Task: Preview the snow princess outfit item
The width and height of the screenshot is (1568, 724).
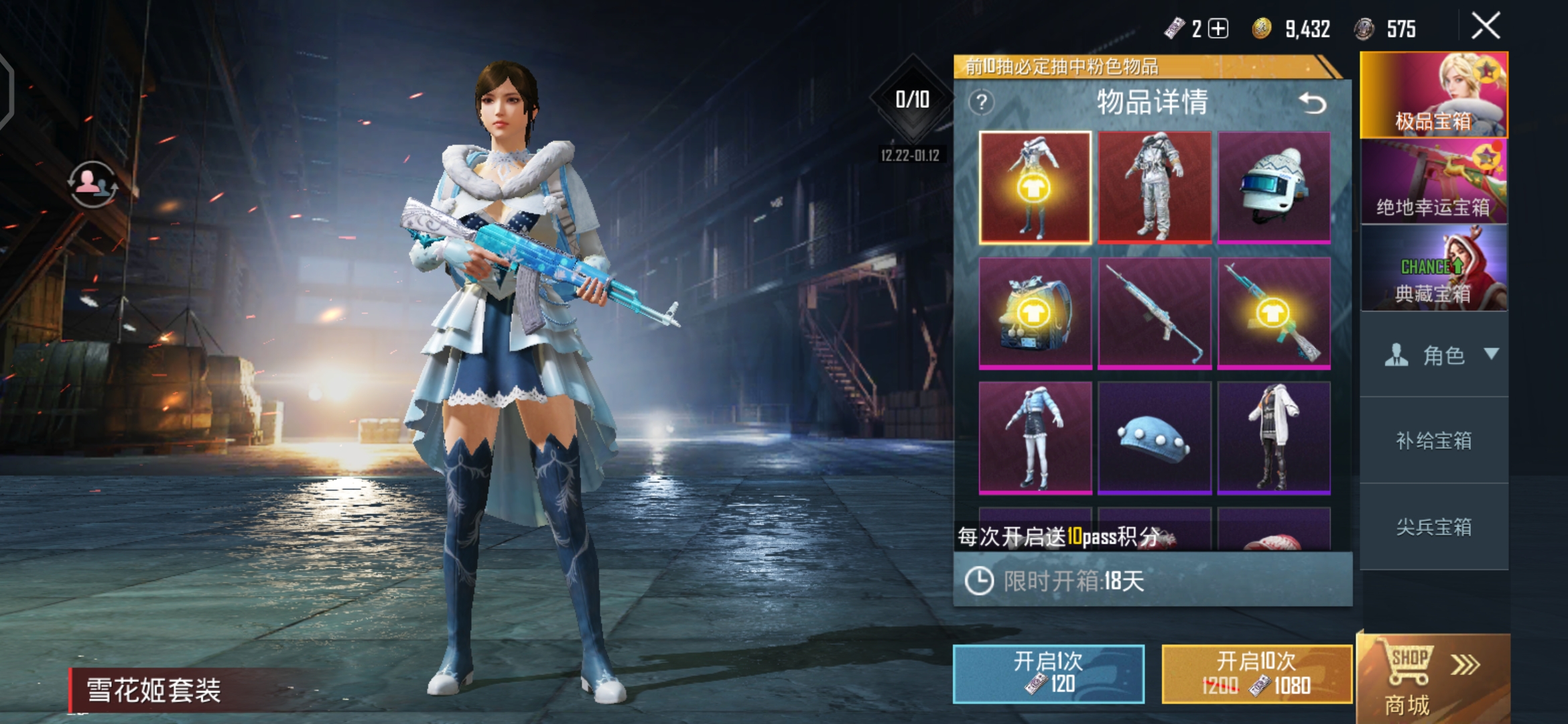Action: tap(1035, 187)
